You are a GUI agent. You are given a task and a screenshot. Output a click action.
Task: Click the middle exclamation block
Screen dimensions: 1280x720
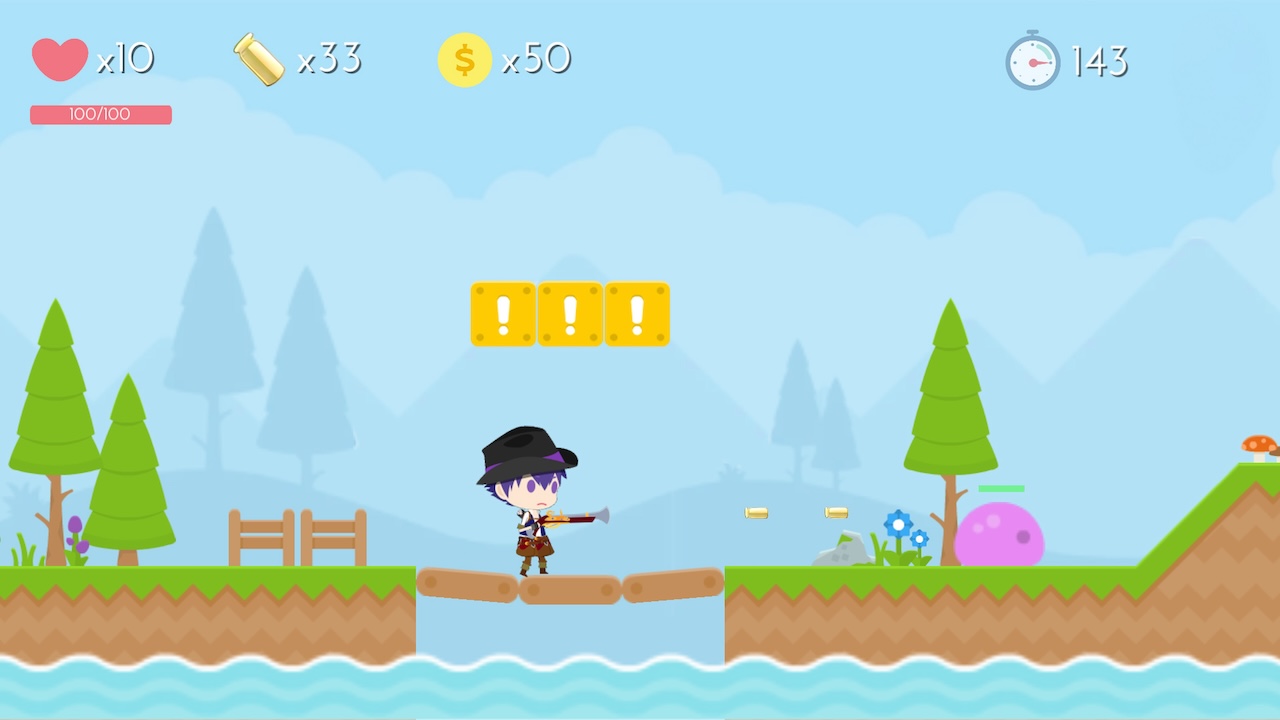(x=570, y=314)
